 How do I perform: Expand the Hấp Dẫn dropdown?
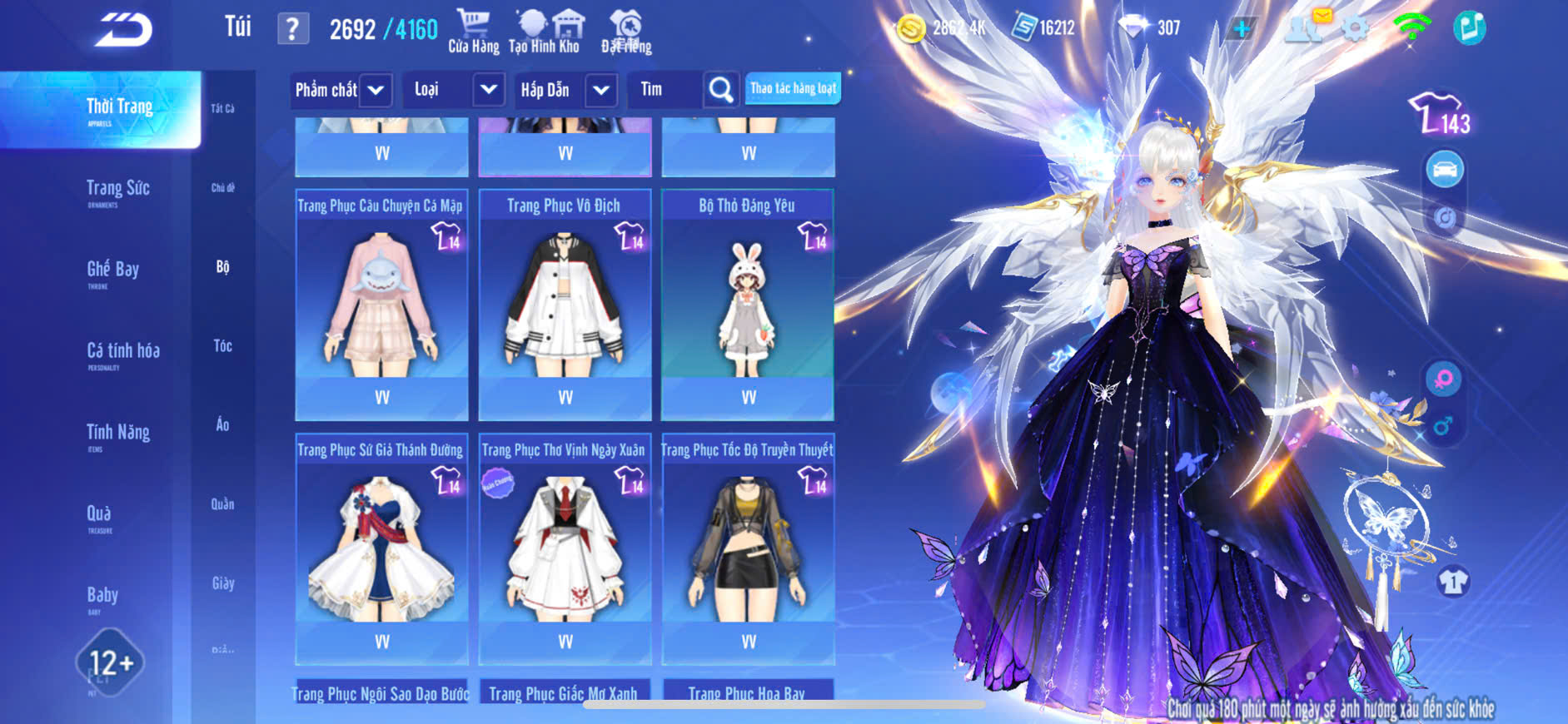coord(600,90)
